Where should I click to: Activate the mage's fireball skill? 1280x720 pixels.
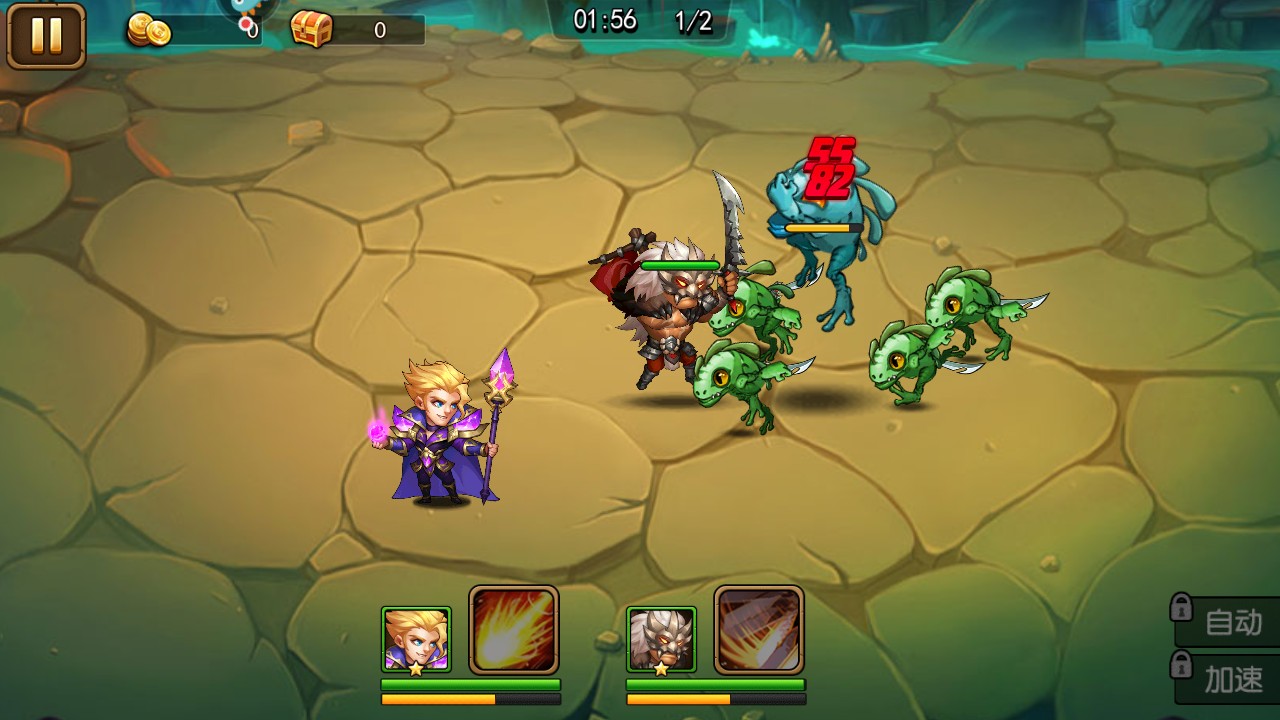pos(514,630)
